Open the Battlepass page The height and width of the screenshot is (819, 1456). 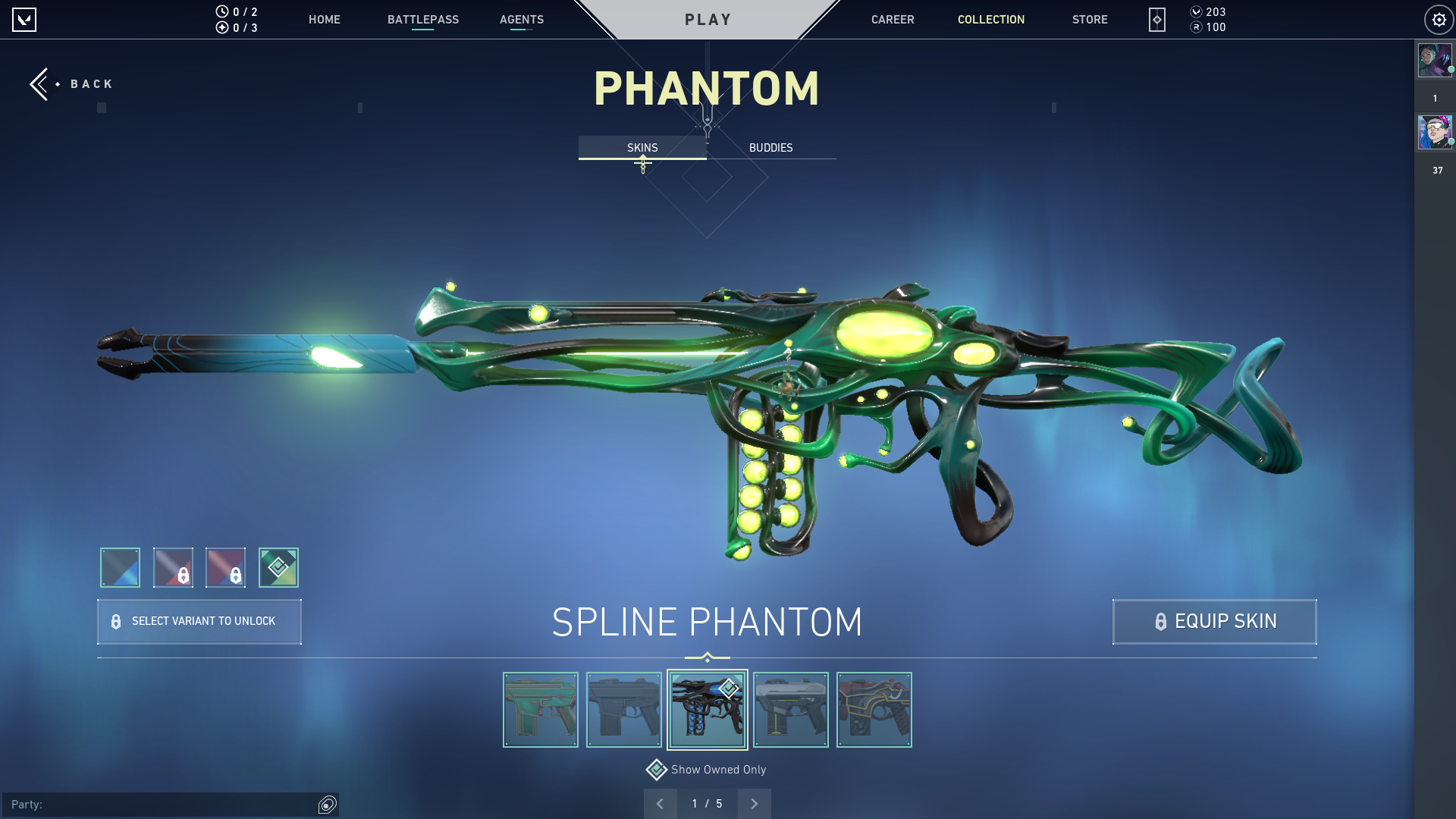422,20
